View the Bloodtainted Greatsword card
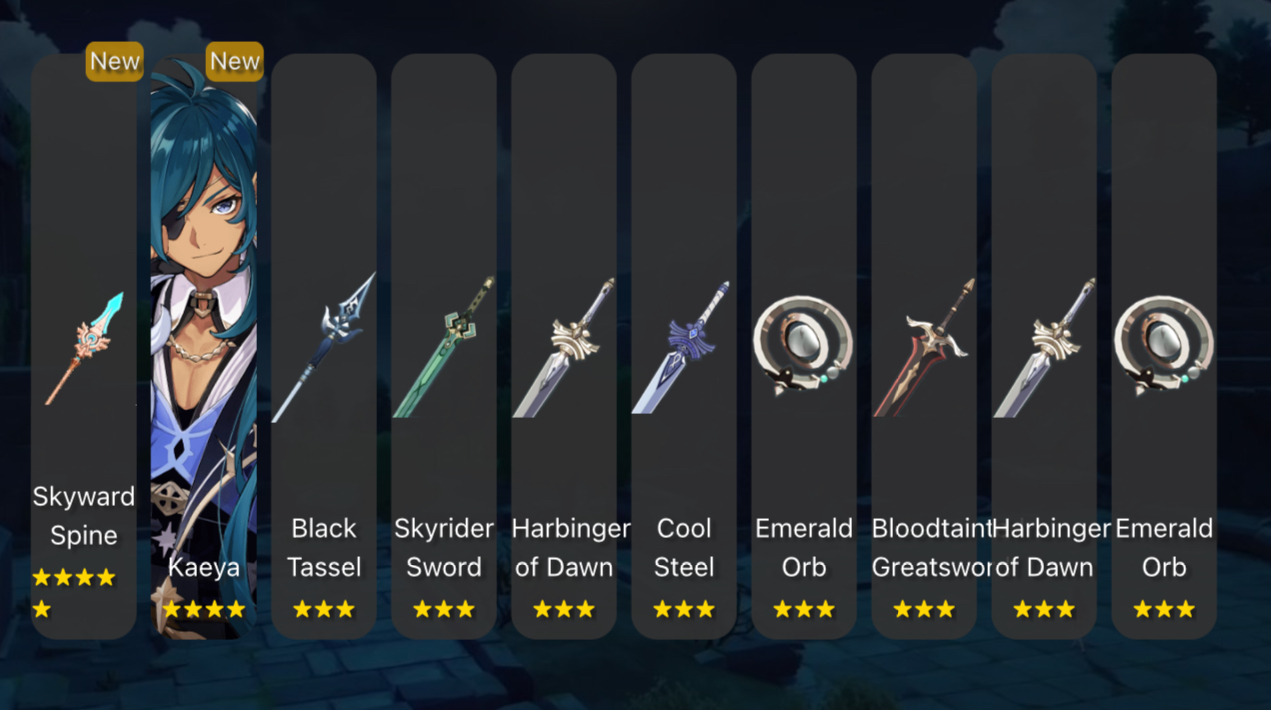 click(924, 346)
